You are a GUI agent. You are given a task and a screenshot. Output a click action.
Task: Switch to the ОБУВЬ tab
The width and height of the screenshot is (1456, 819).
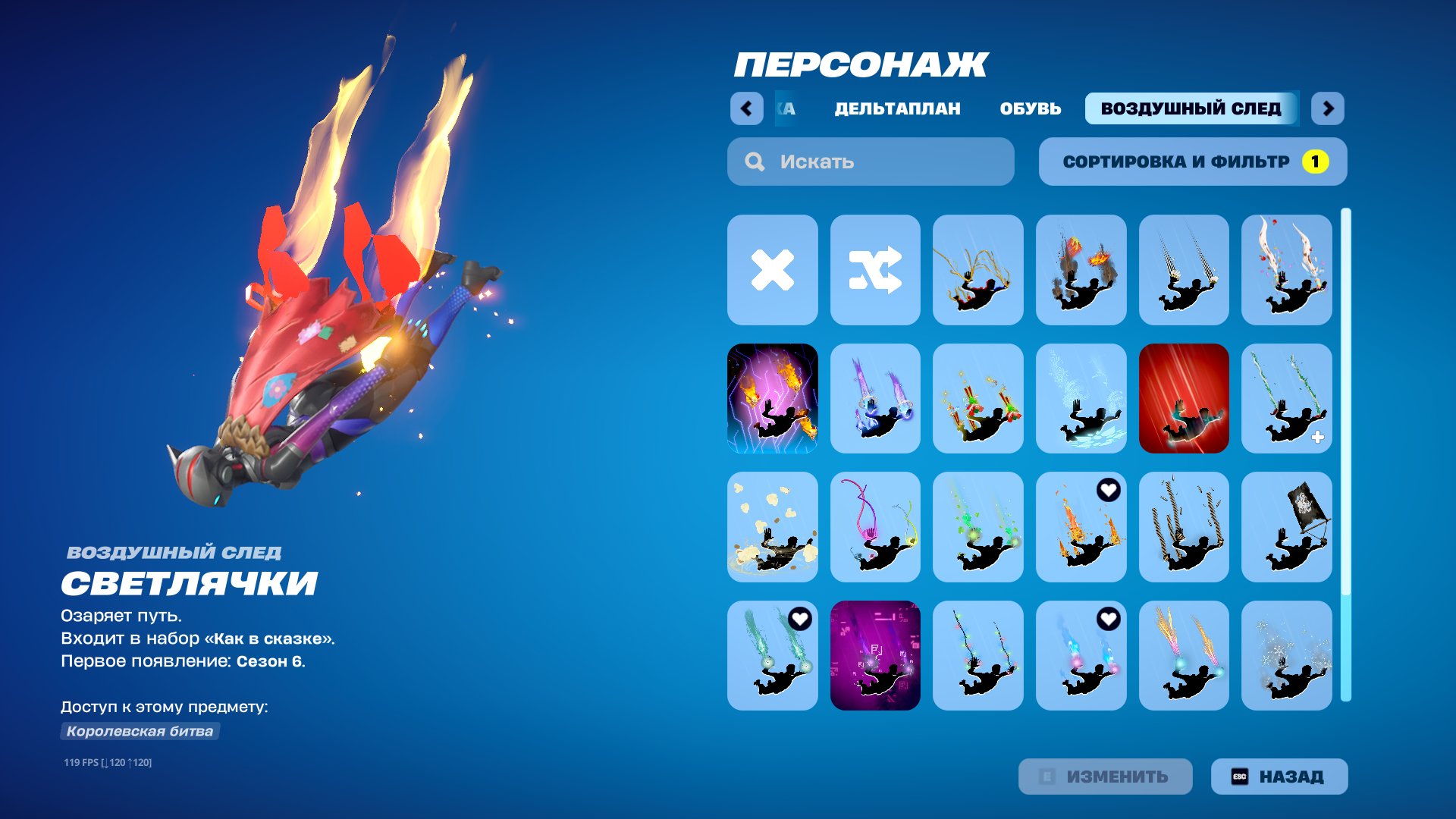point(1031,108)
